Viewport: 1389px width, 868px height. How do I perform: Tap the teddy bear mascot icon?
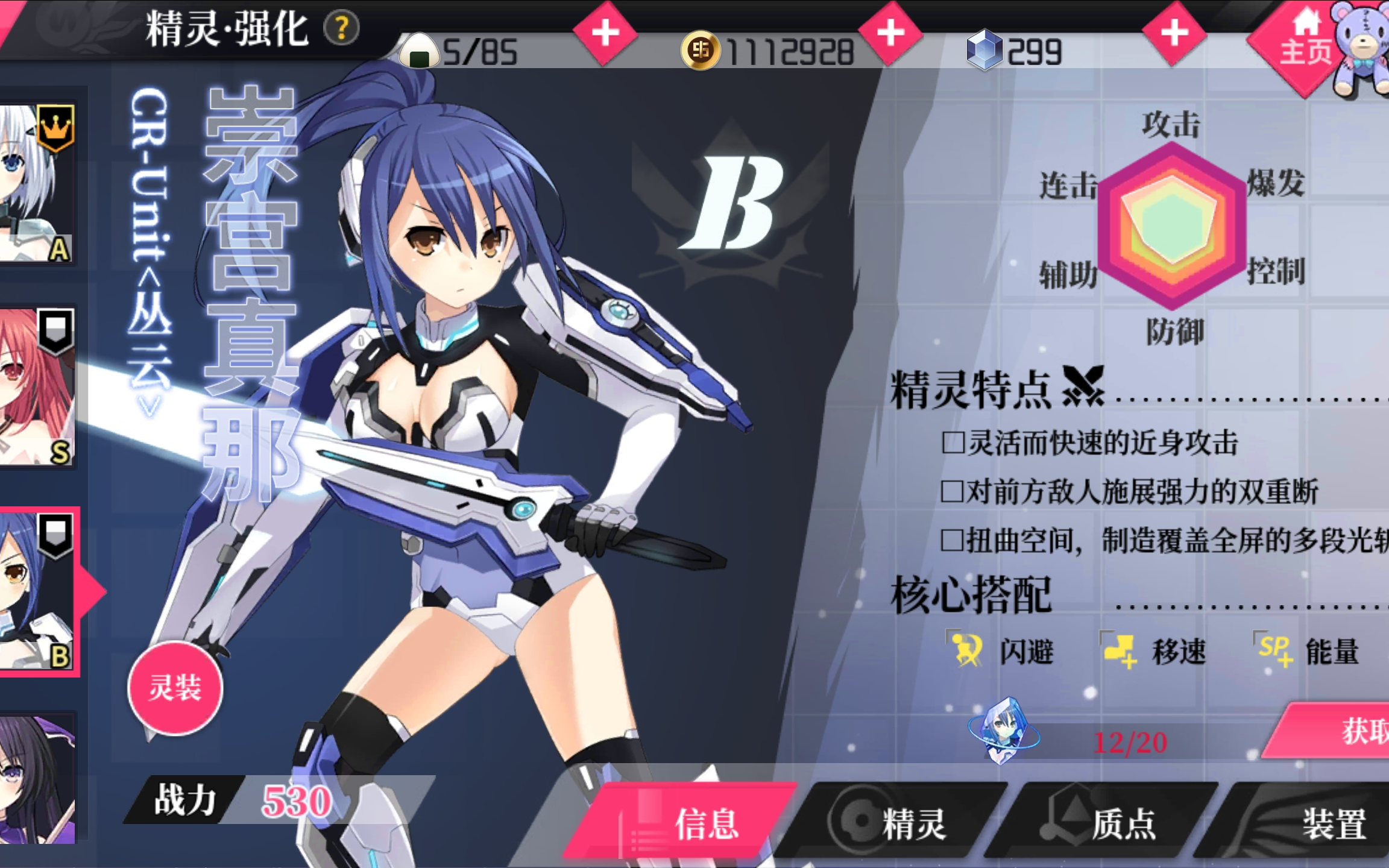coord(1362,48)
